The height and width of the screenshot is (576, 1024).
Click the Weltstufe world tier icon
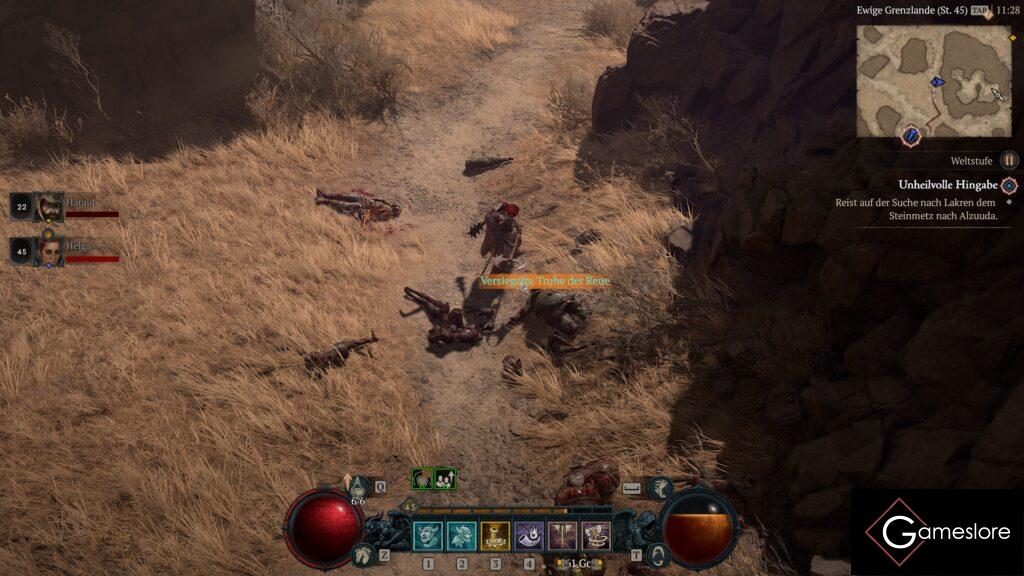(1009, 160)
